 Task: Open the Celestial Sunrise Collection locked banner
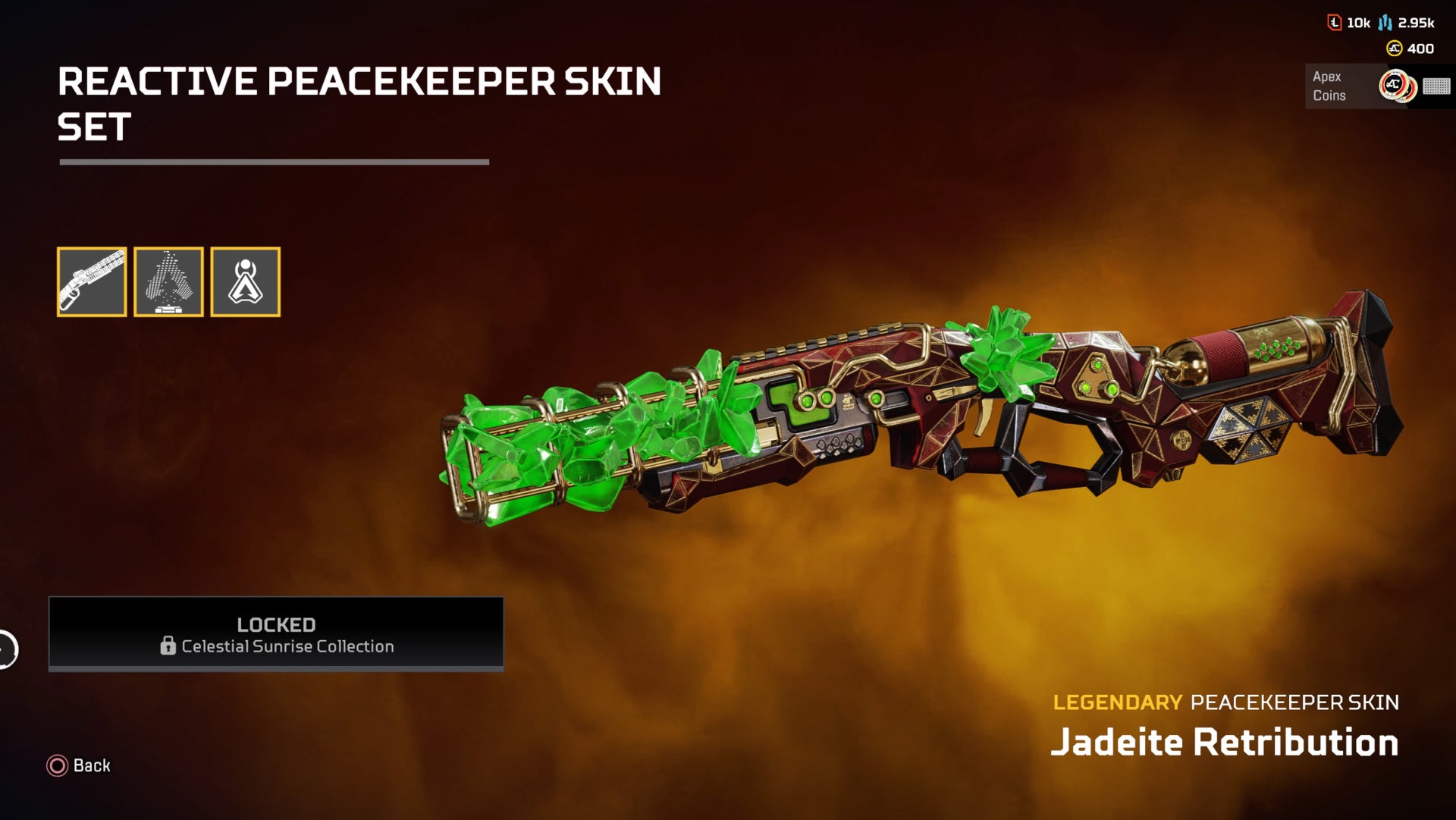click(276, 634)
